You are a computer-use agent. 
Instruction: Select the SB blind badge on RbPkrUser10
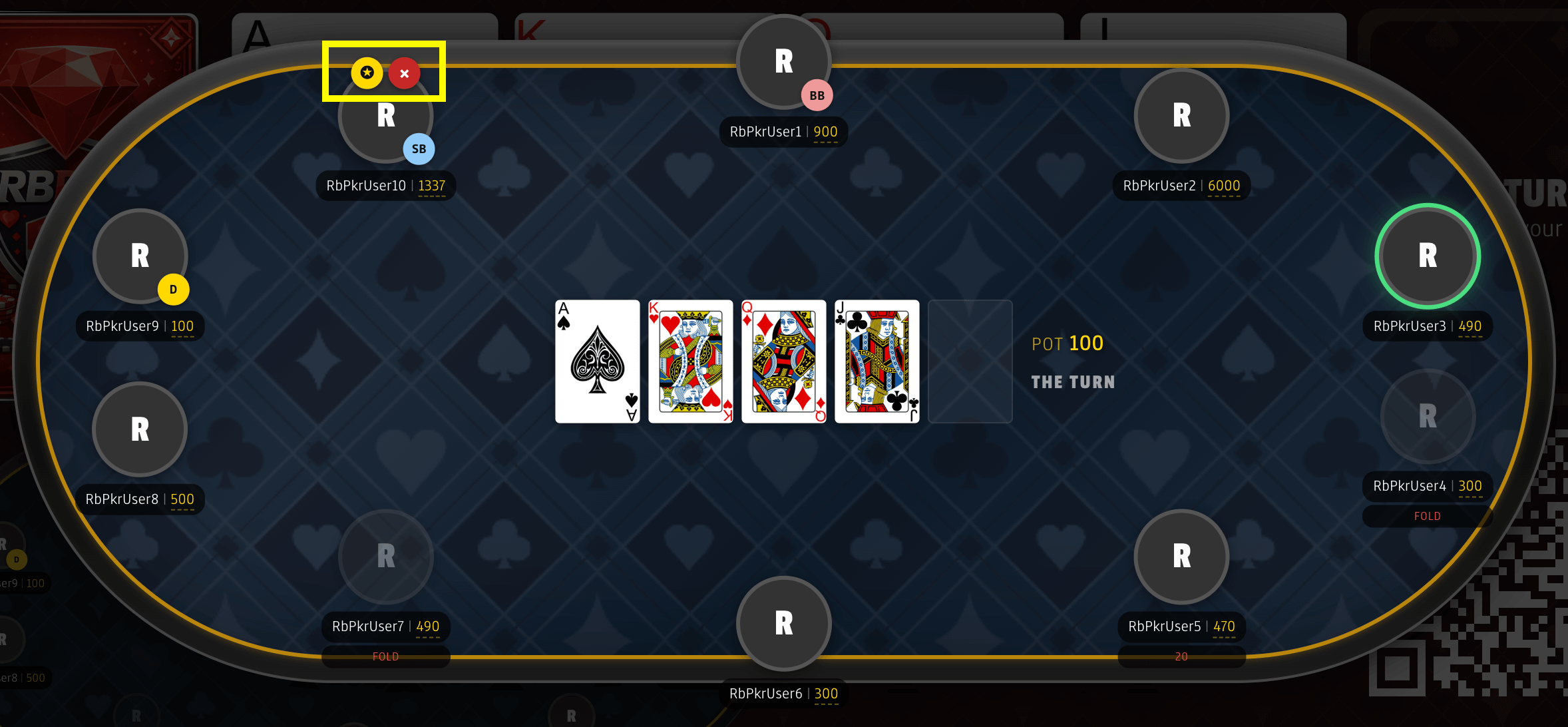pyautogui.click(x=419, y=149)
